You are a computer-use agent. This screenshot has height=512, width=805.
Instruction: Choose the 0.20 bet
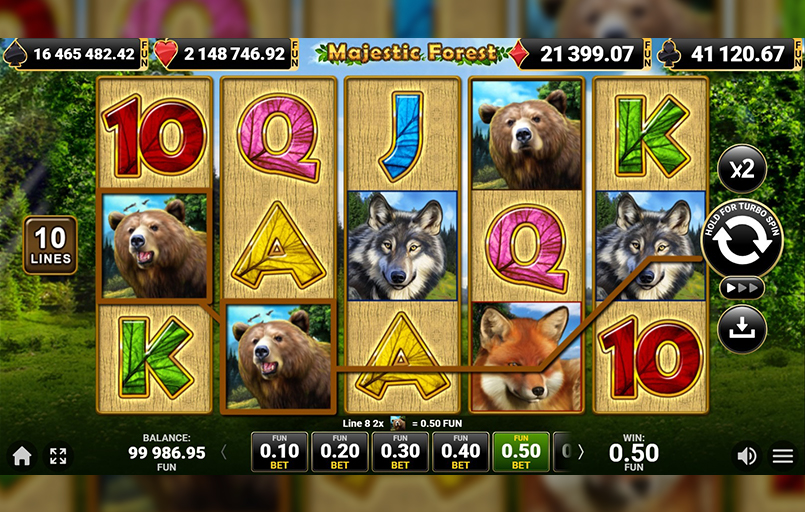coord(340,452)
